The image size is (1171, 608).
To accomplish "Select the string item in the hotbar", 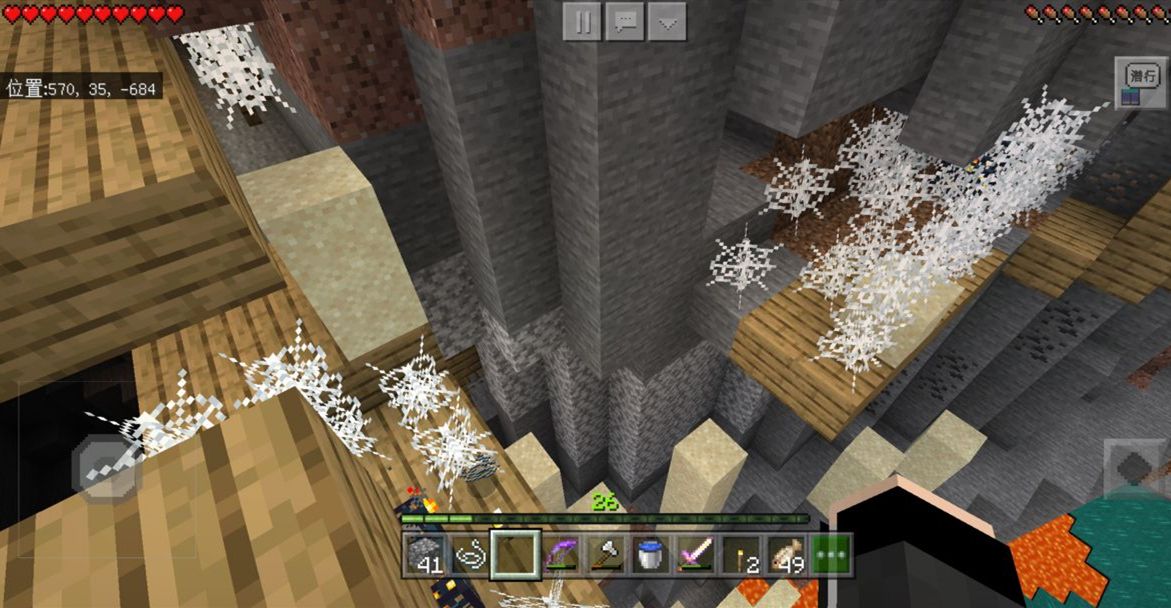I will pos(470,554).
